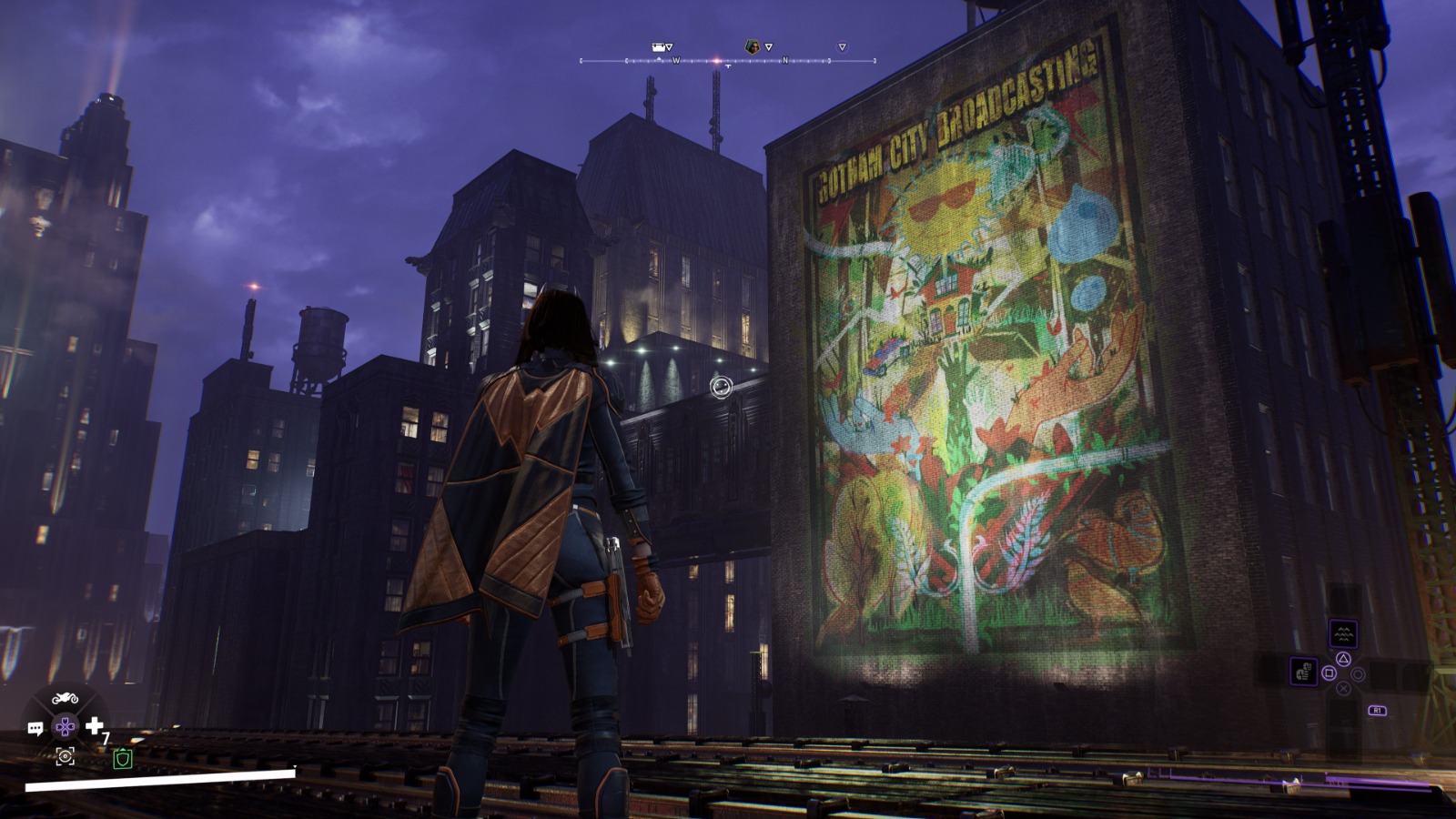Select the fist graffiti icon beside the Square prompt

[x=1304, y=672]
